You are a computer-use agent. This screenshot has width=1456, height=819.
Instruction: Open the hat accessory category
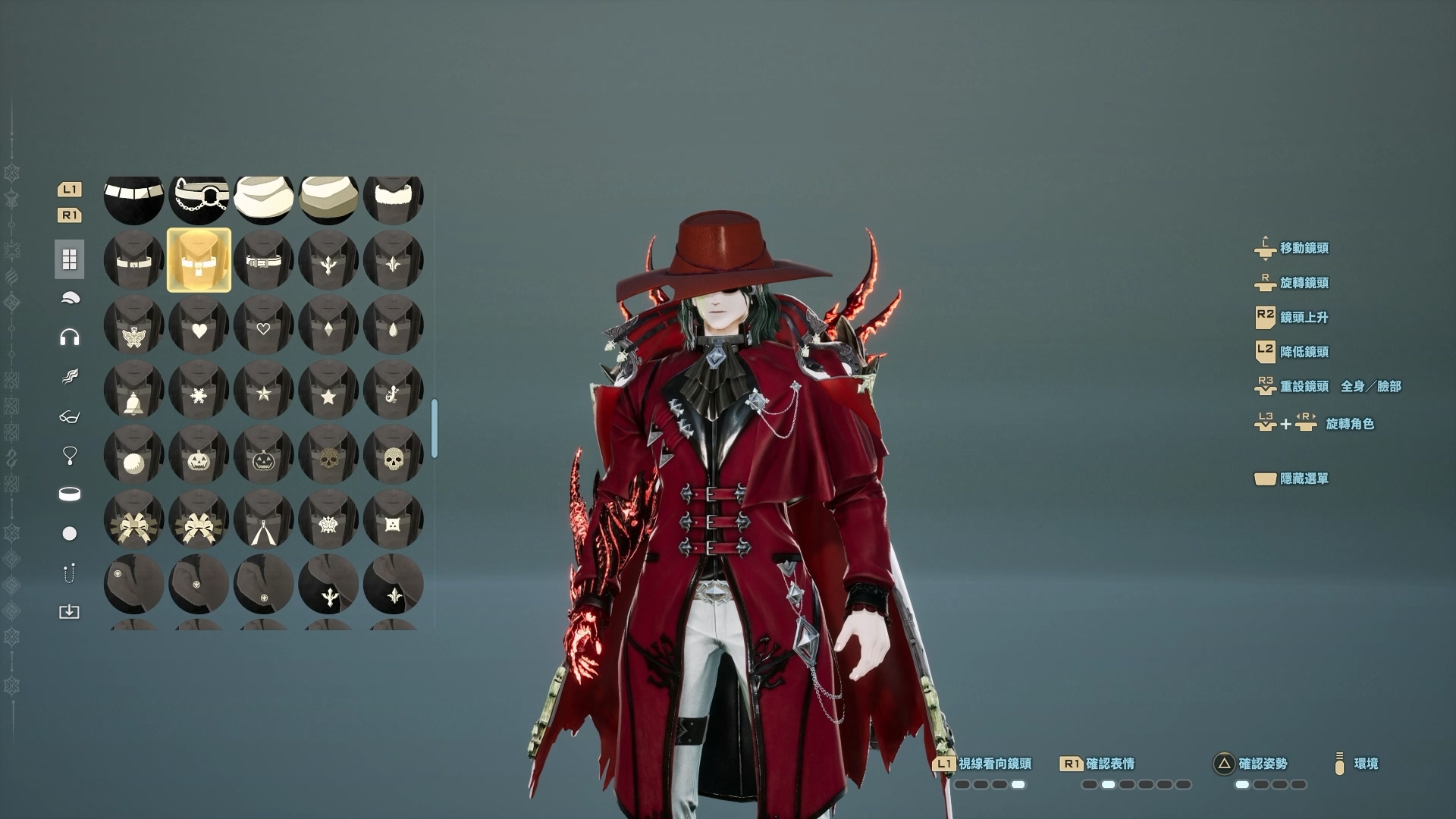pyautogui.click(x=69, y=299)
